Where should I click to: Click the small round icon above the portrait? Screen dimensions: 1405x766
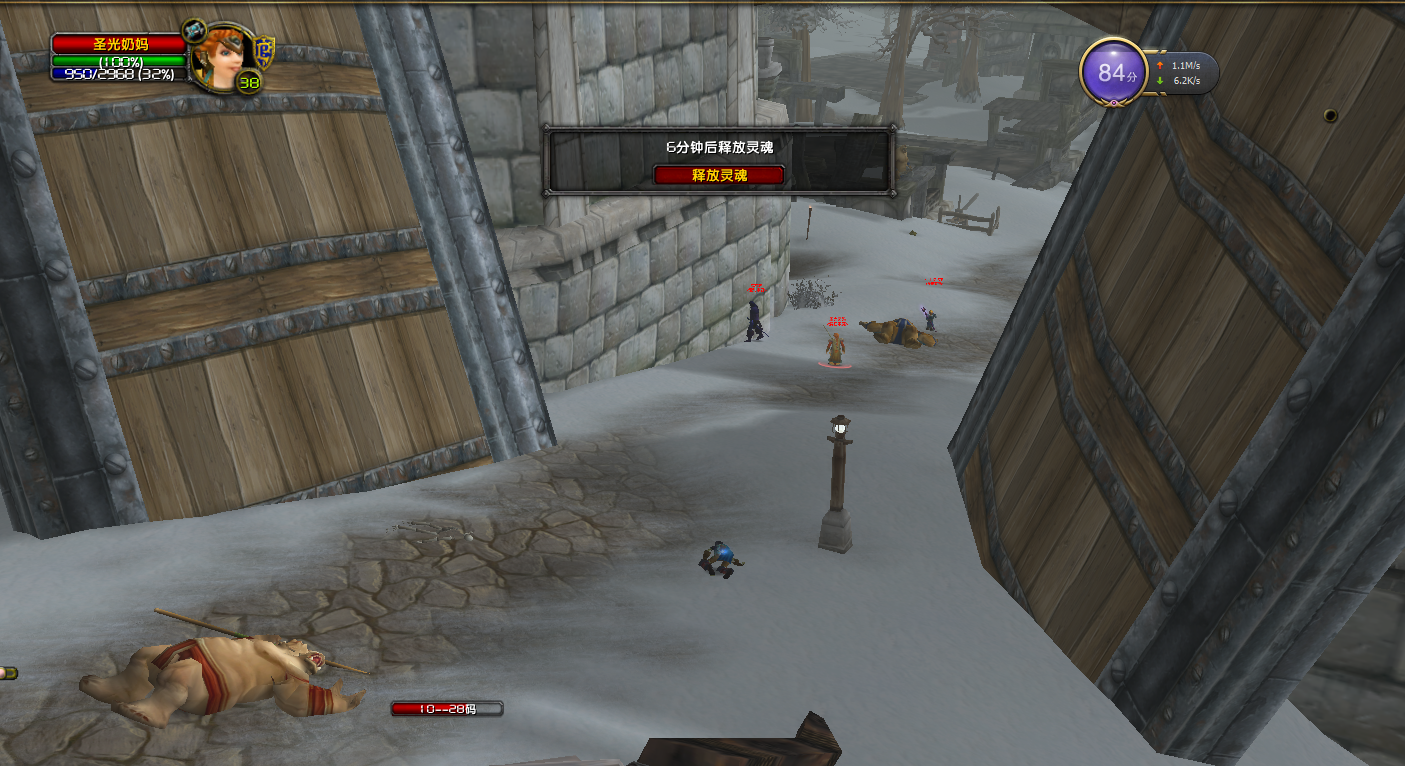click(194, 29)
